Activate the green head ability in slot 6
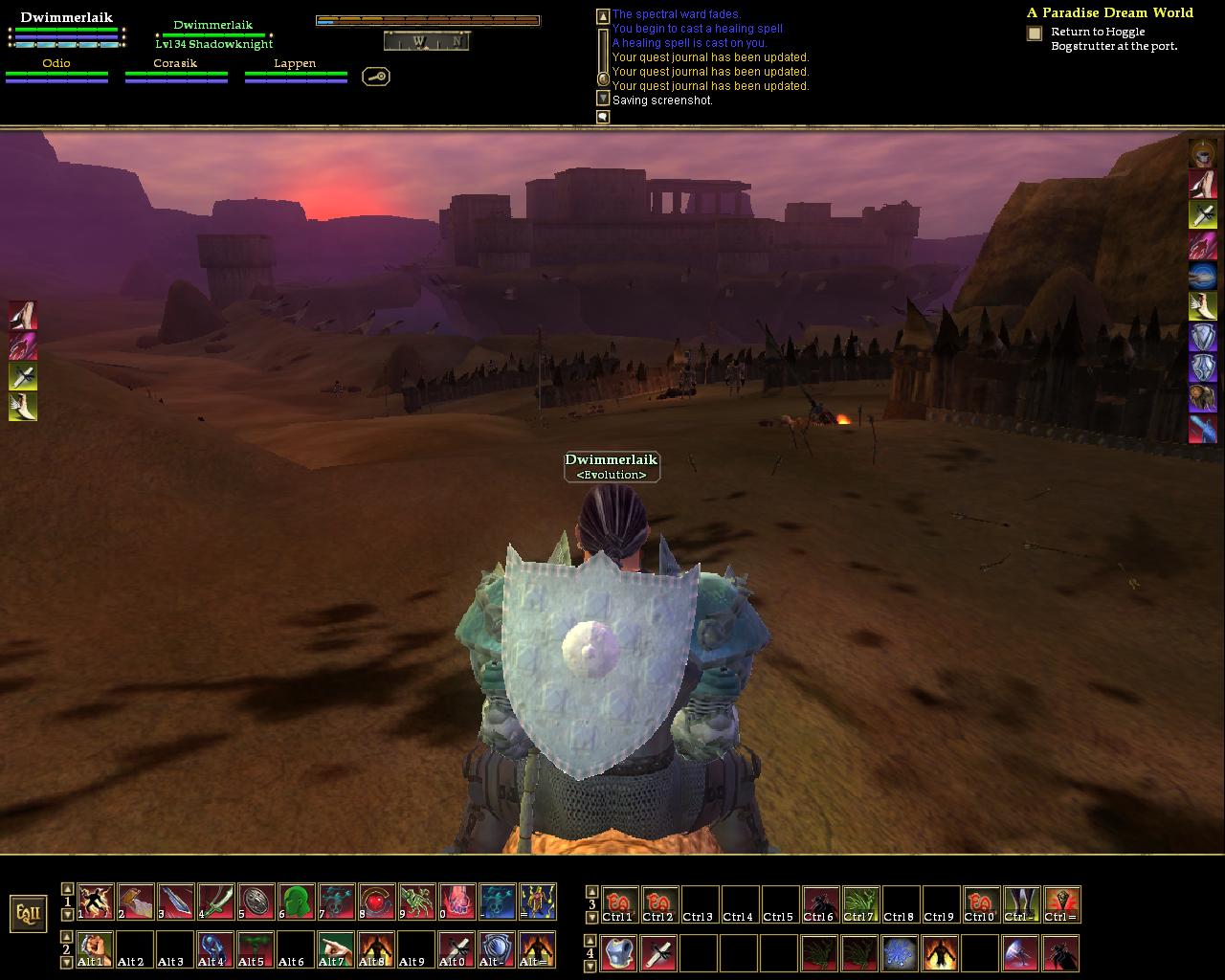The width and height of the screenshot is (1225, 980). pyautogui.click(x=297, y=902)
